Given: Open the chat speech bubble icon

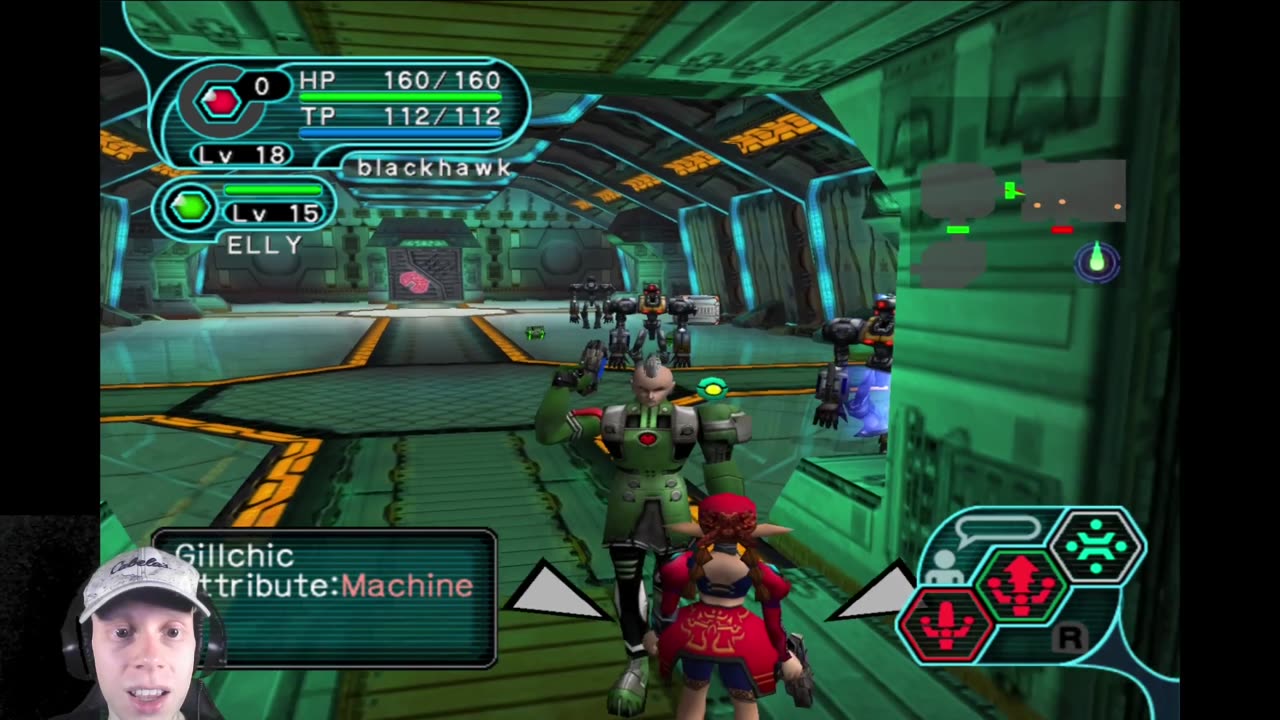Looking at the screenshot, I should point(996,529).
